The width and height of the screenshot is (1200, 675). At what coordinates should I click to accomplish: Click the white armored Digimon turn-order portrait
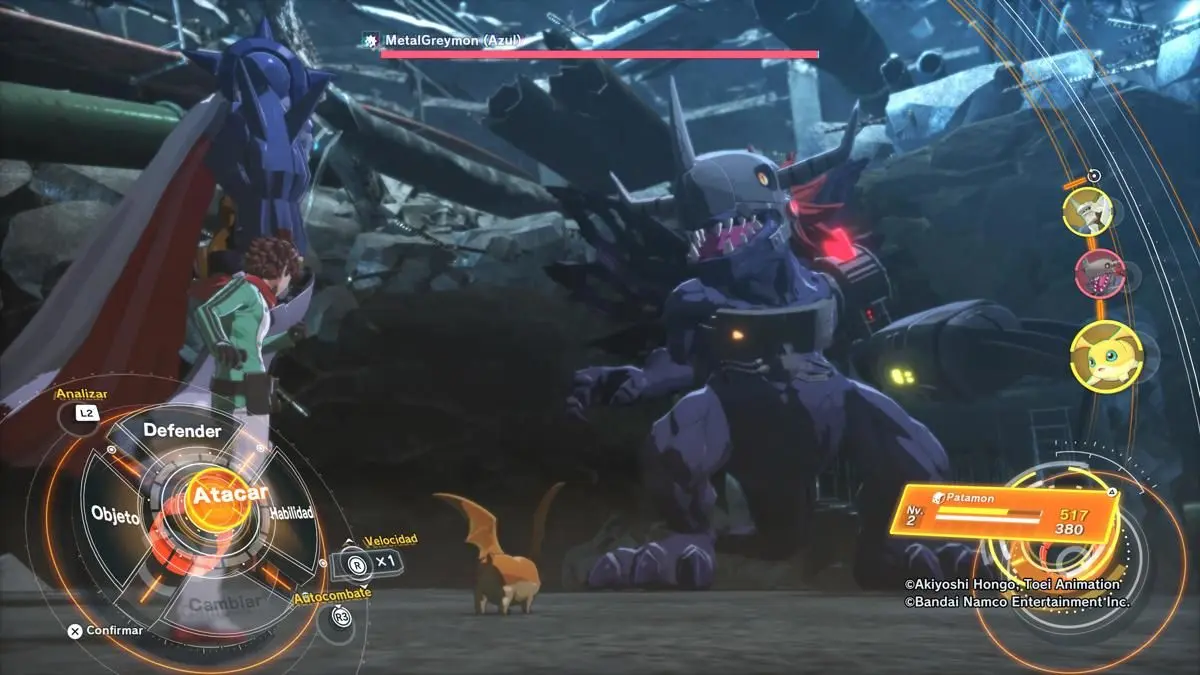pos(1087,211)
